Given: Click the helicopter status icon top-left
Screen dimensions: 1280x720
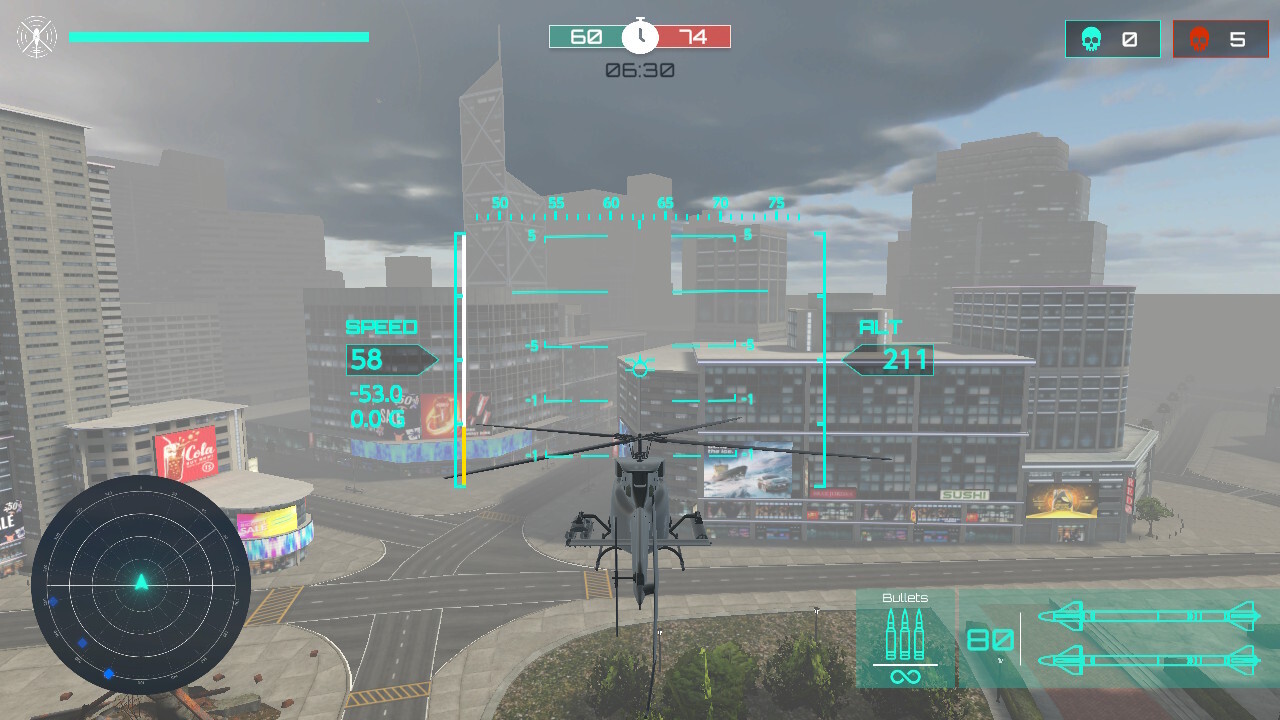Looking at the screenshot, I should pos(36,35).
